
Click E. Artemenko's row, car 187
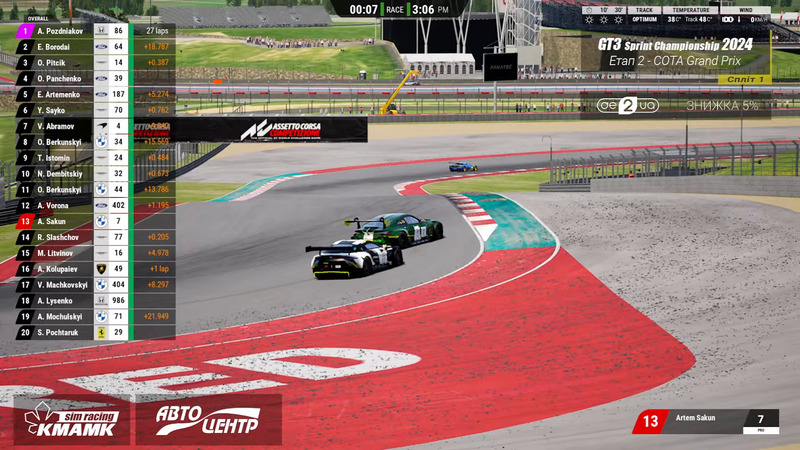(x=62, y=94)
